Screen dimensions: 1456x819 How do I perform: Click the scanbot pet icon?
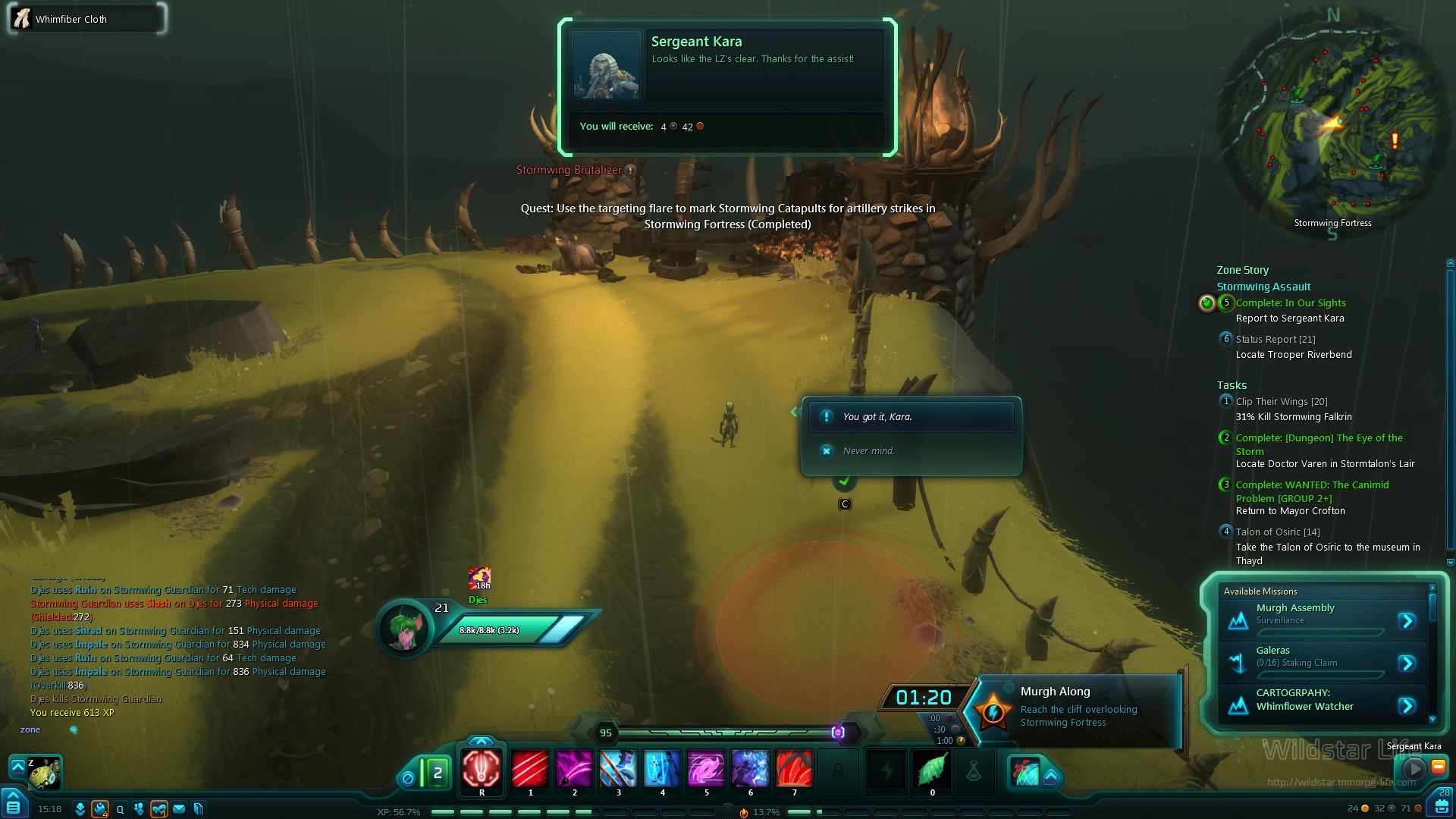44,772
